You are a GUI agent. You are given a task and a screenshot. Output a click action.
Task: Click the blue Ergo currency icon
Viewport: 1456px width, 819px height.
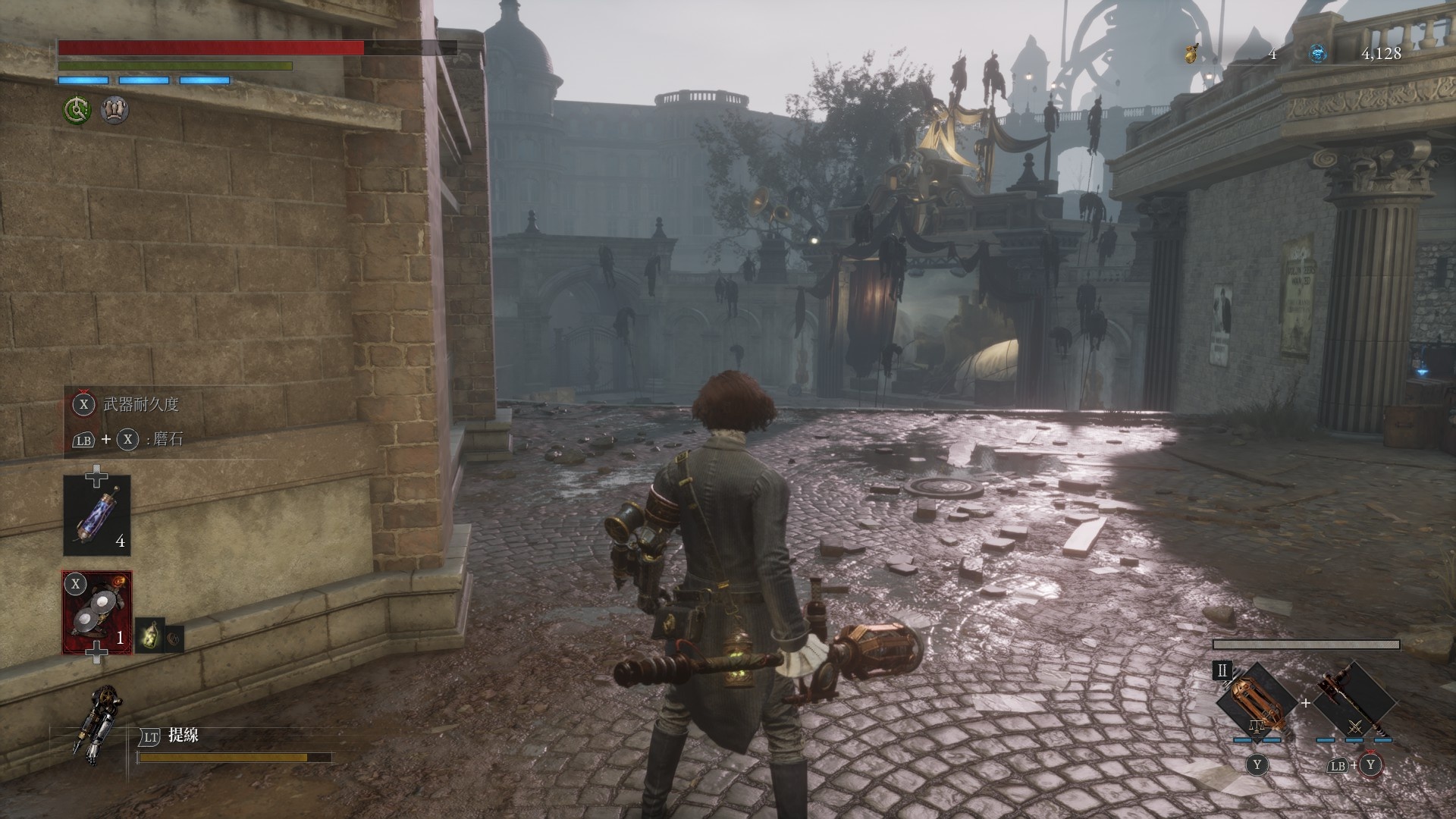(1318, 54)
